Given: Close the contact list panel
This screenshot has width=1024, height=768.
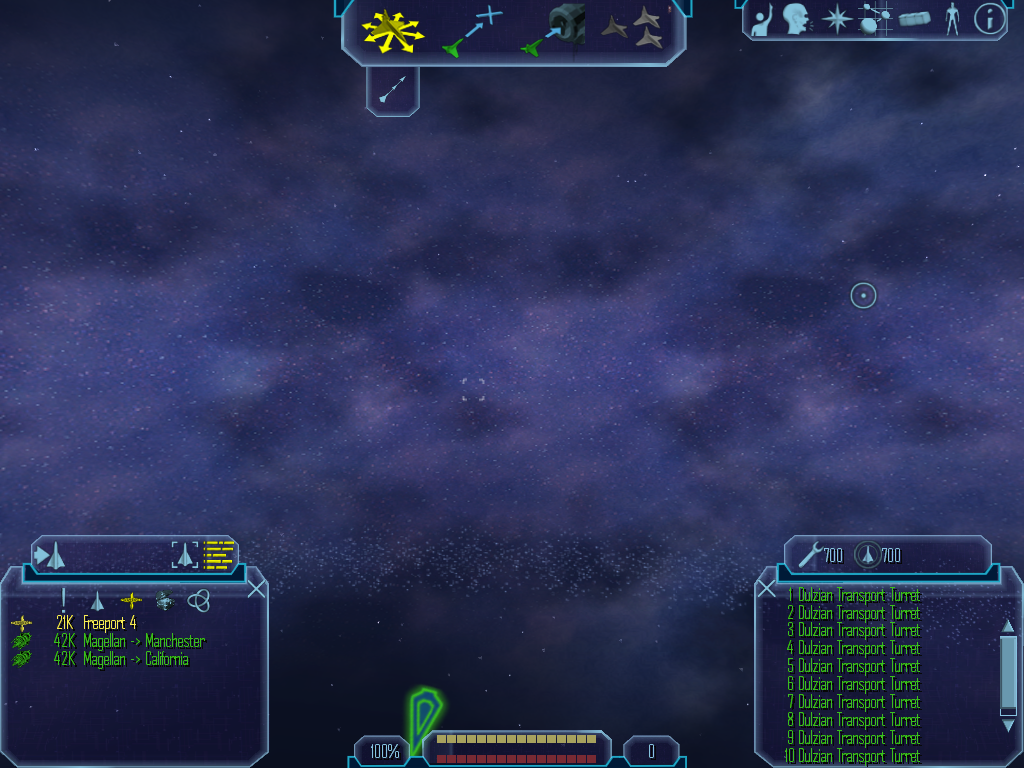Looking at the screenshot, I should coord(256,589).
